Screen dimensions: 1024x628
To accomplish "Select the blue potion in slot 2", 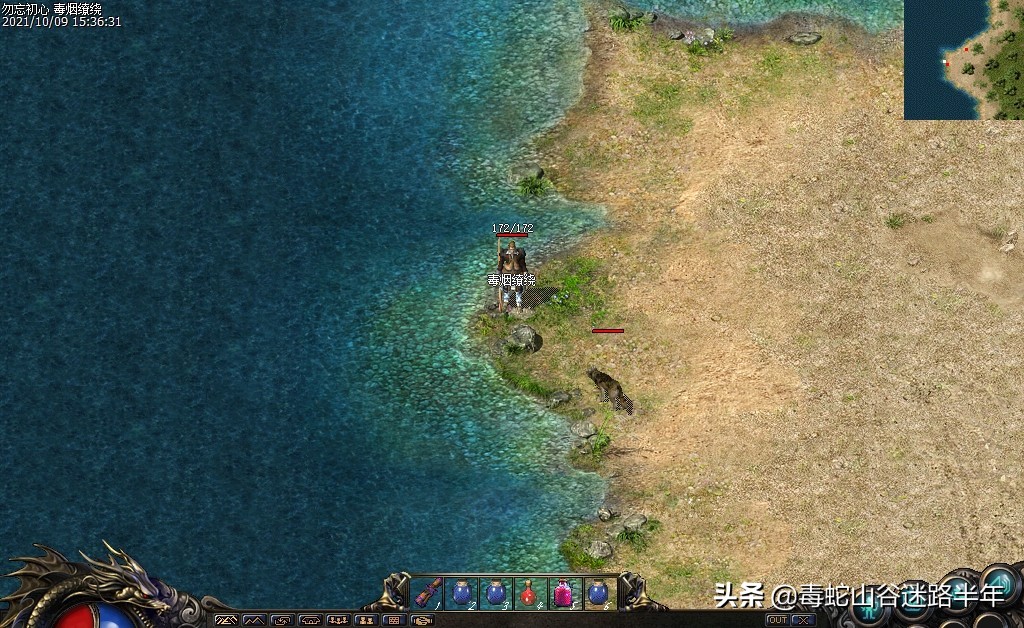I will pos(461,593).
